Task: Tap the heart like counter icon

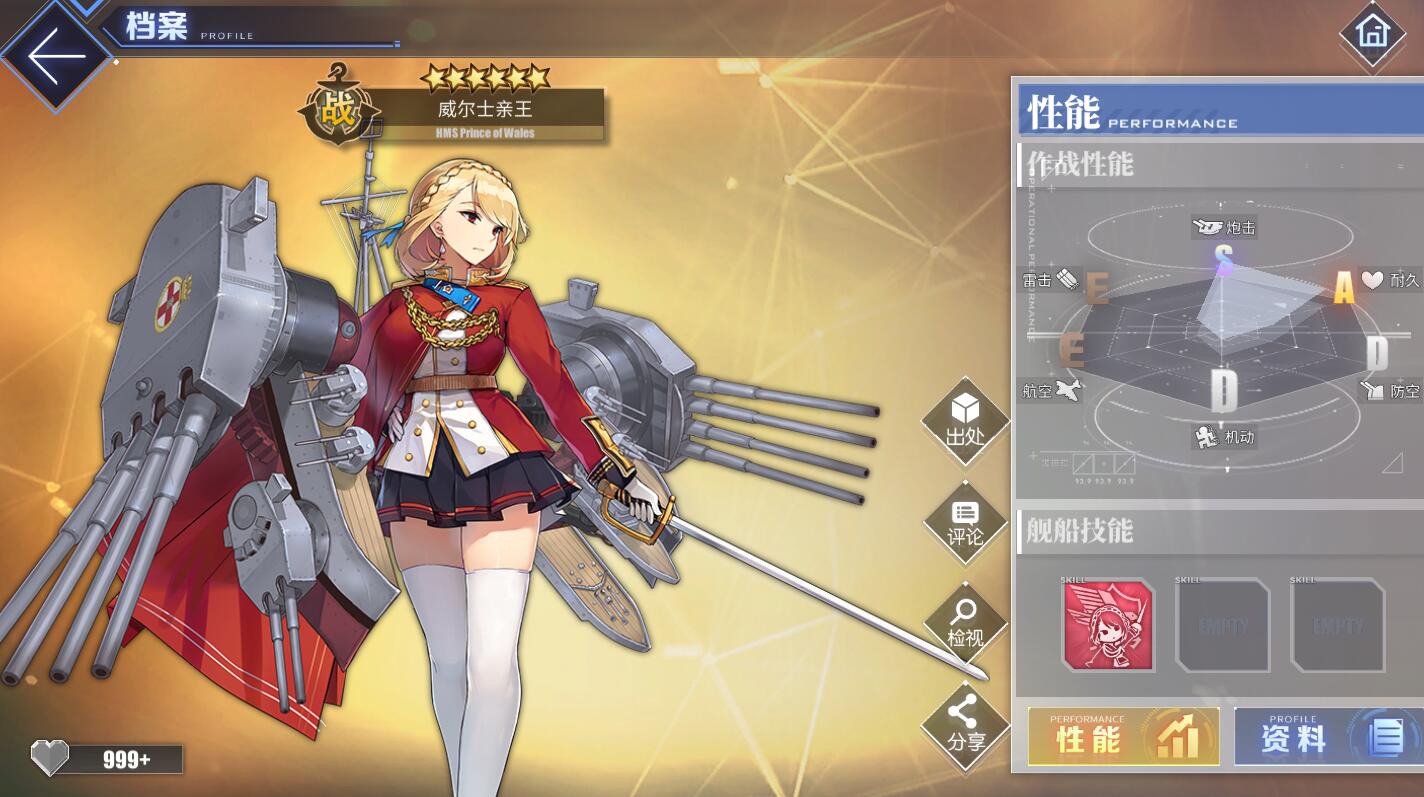Action: point(49,758)
